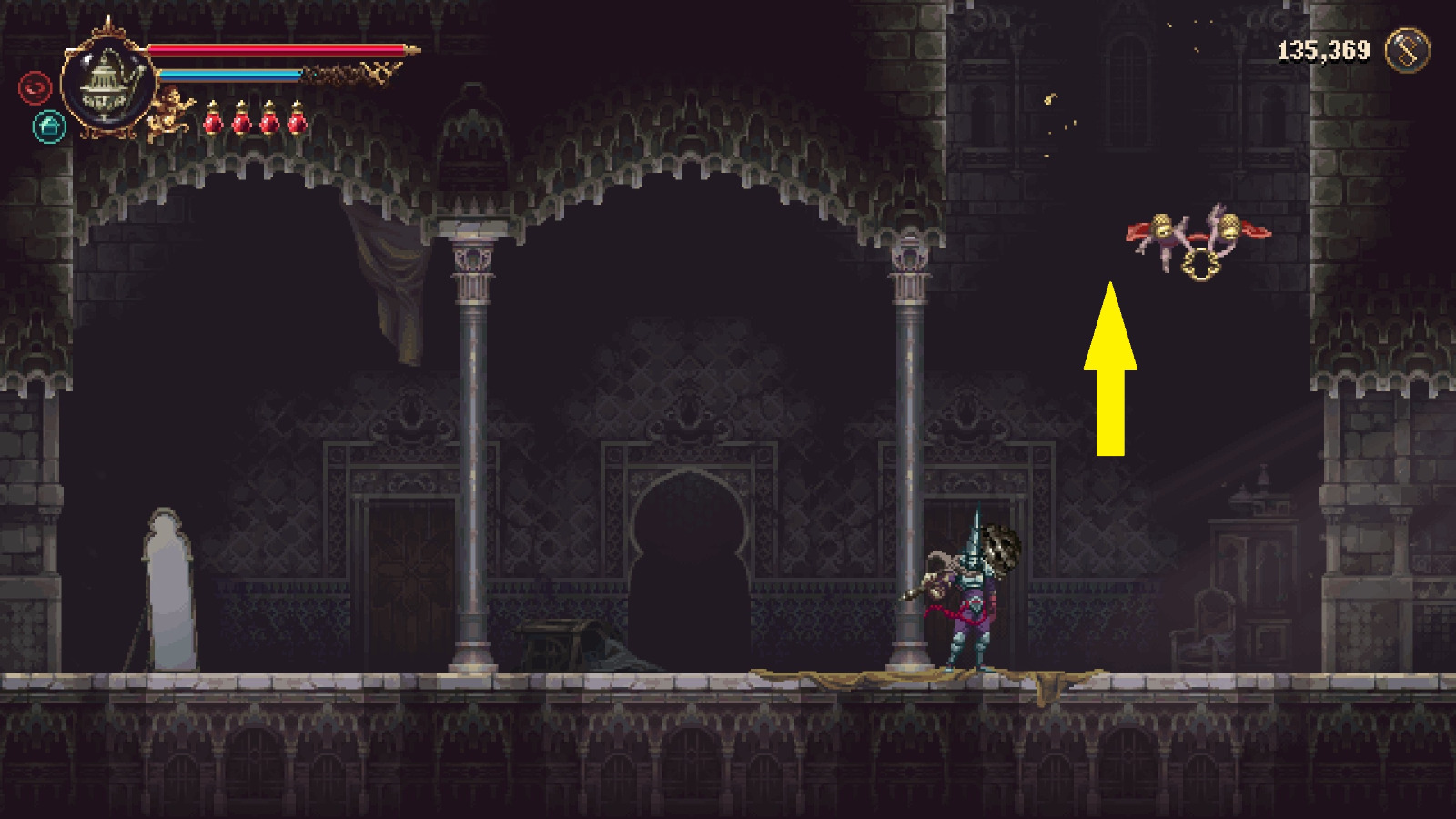Viewport: 1456px width, 819px height.
Task: Toggle the second healing flask
Action: pyautogui.click(x=240, y=122)
